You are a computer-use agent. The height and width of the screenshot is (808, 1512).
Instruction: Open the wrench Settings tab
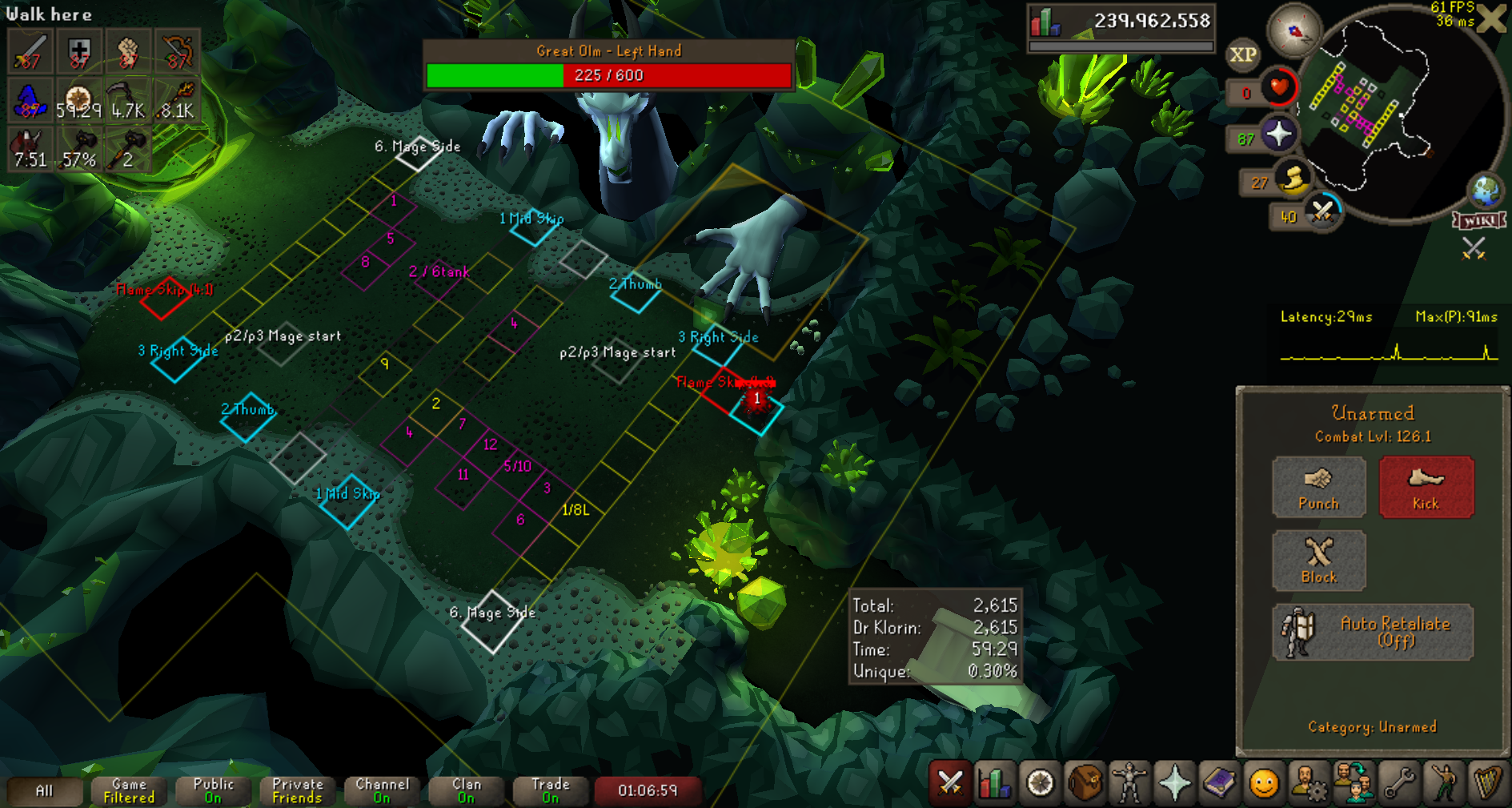[x=1398, y=782]
